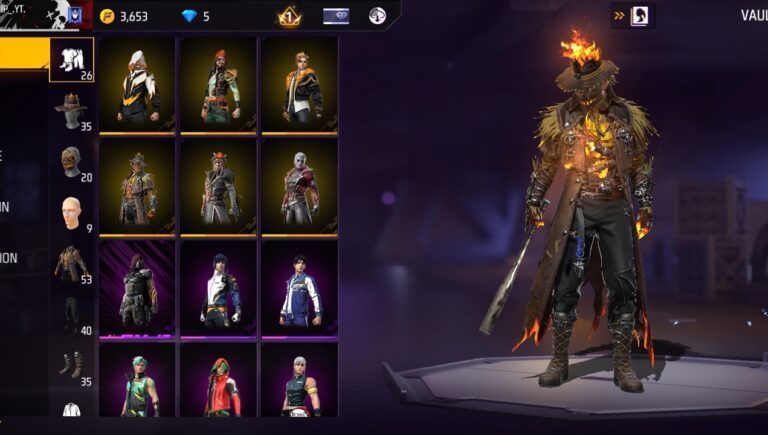Choose the blue and white racing jacket outfit
The width and height of the screenshot is (768, 435).
tap(299, 288)
